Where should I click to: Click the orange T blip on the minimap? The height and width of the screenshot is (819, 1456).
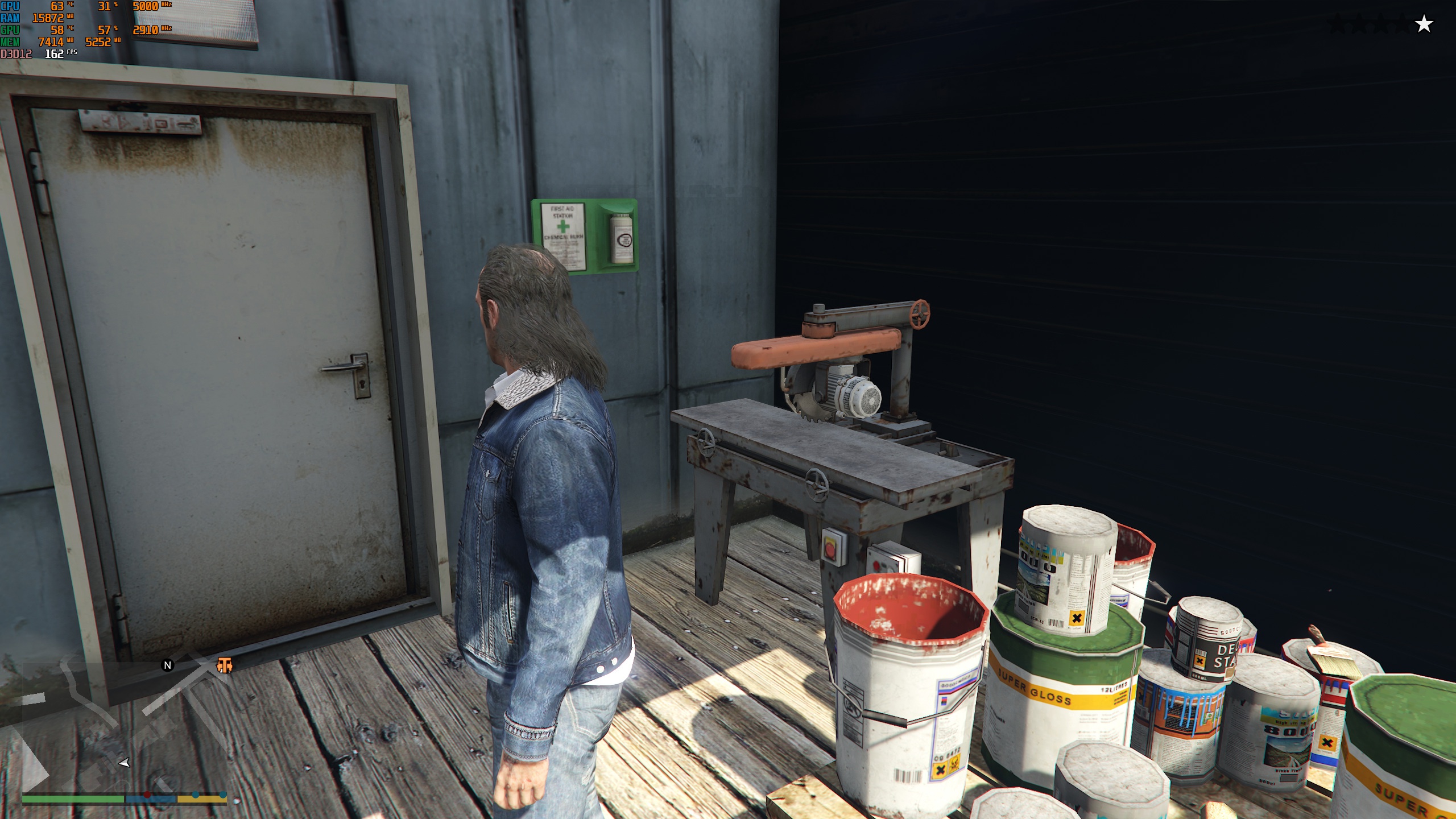(x=225, y=665)
